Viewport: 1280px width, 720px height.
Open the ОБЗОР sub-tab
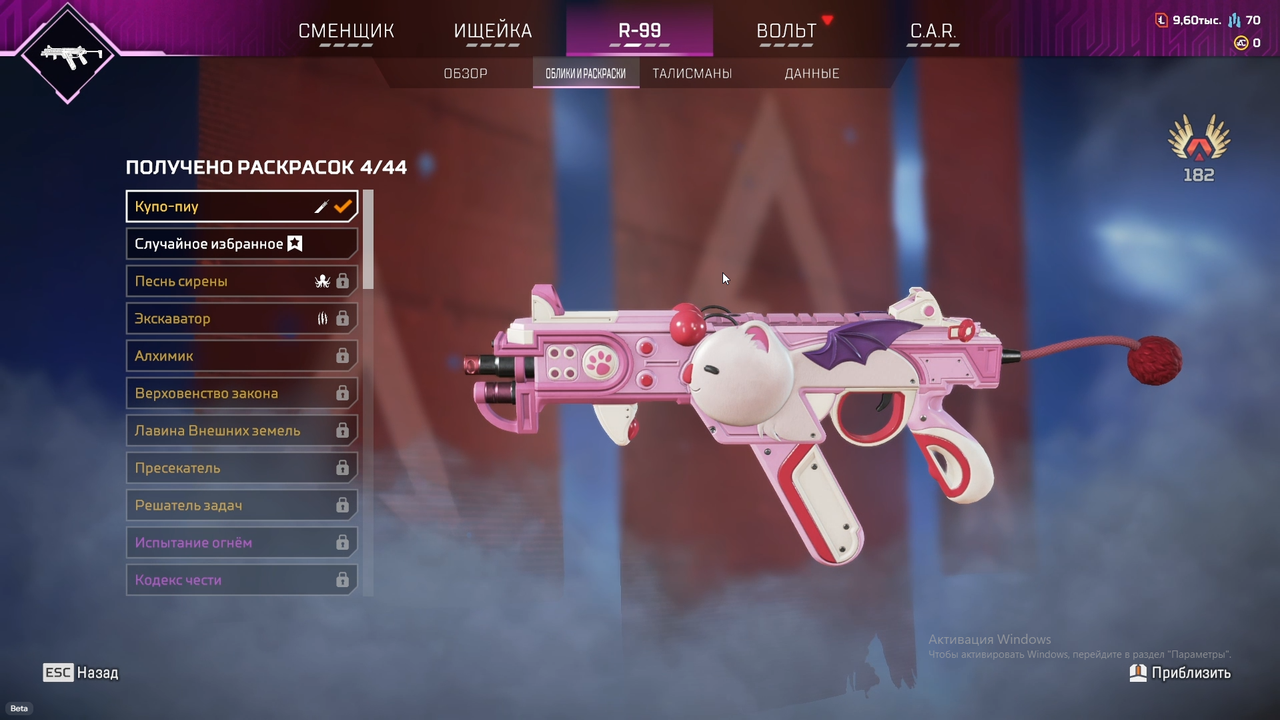point(465,73)
